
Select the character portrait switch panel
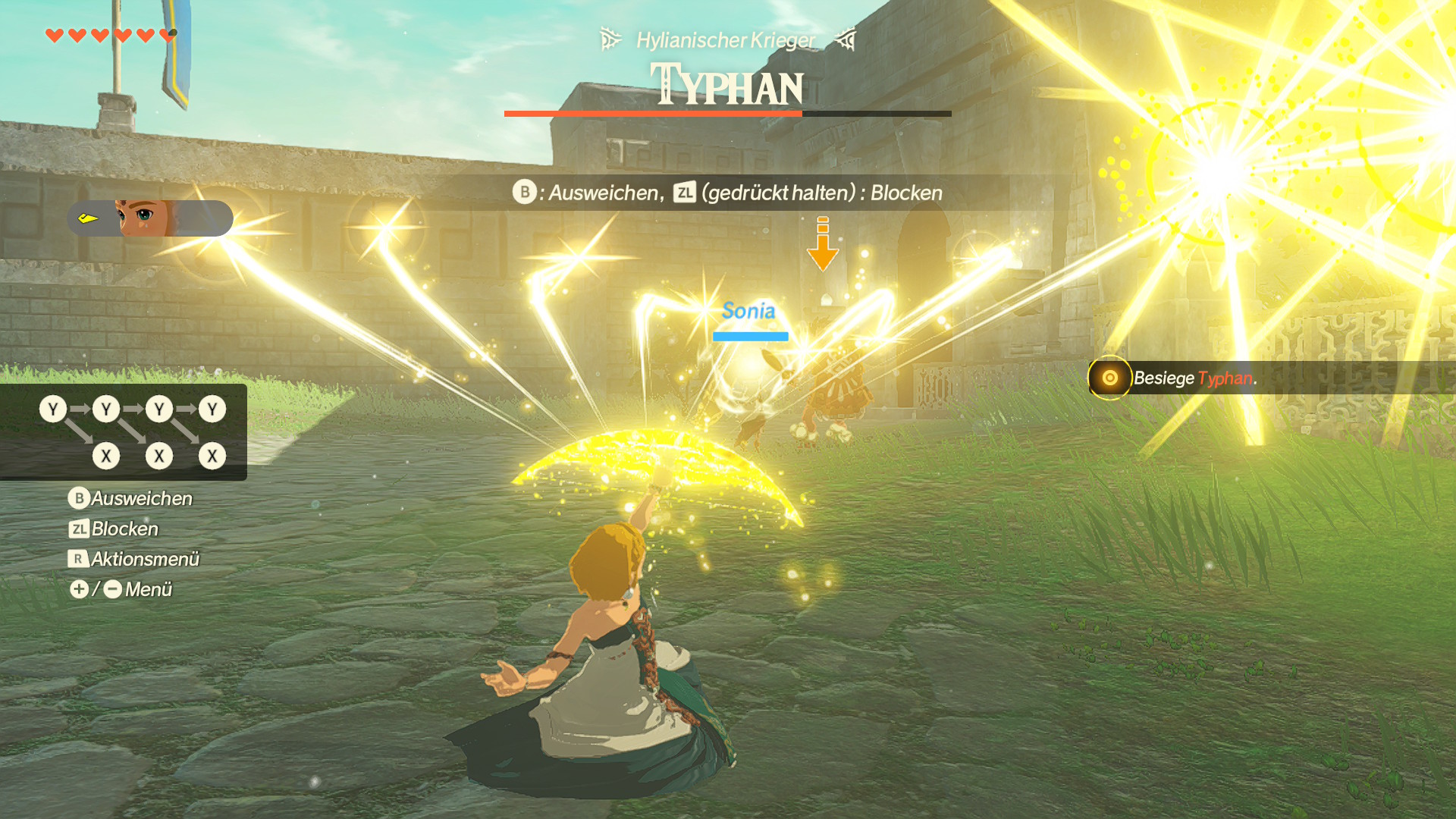pyautogui.click(x=149, y=218)
